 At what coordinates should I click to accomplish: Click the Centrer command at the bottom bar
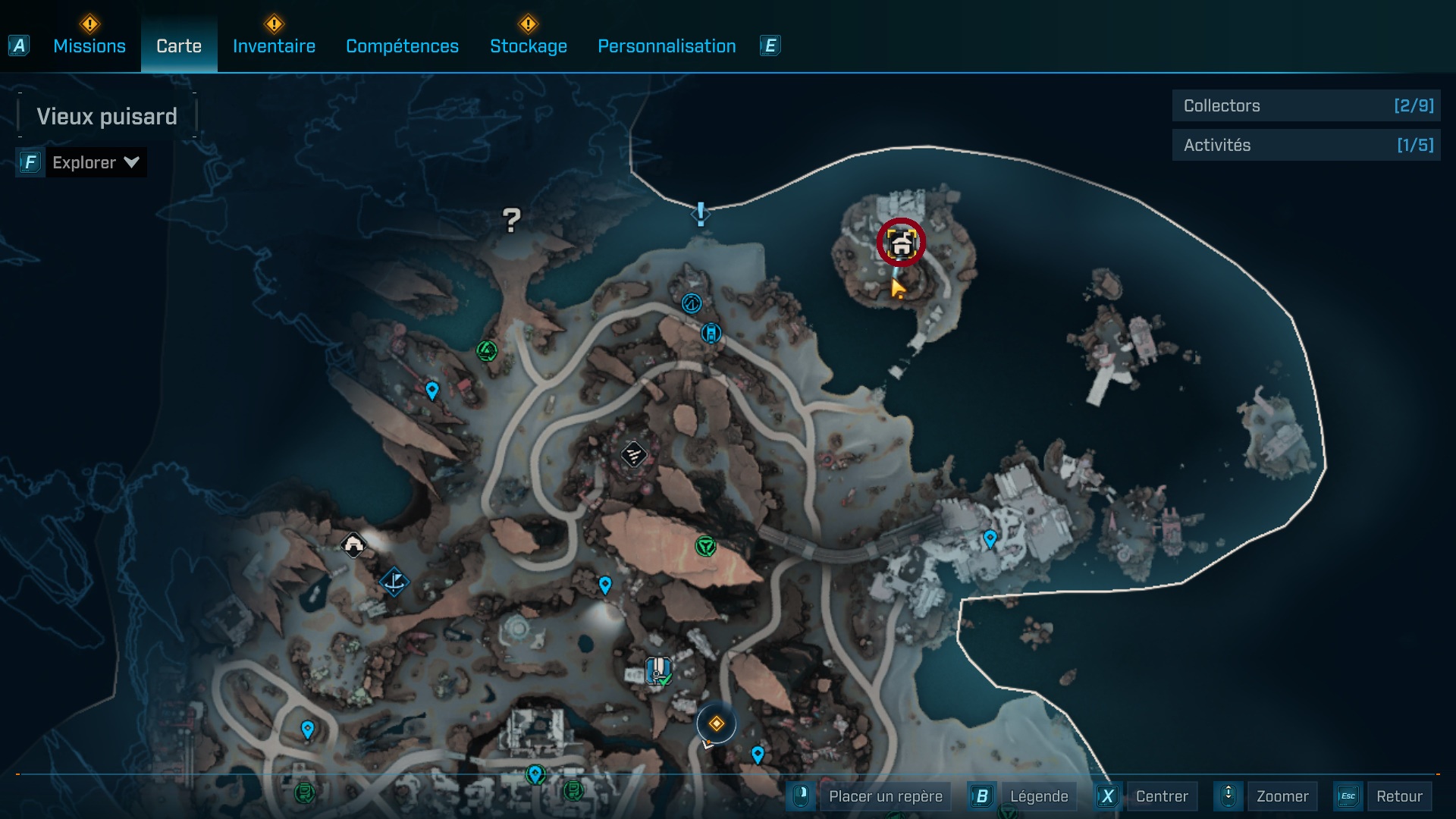[1163, 796]
